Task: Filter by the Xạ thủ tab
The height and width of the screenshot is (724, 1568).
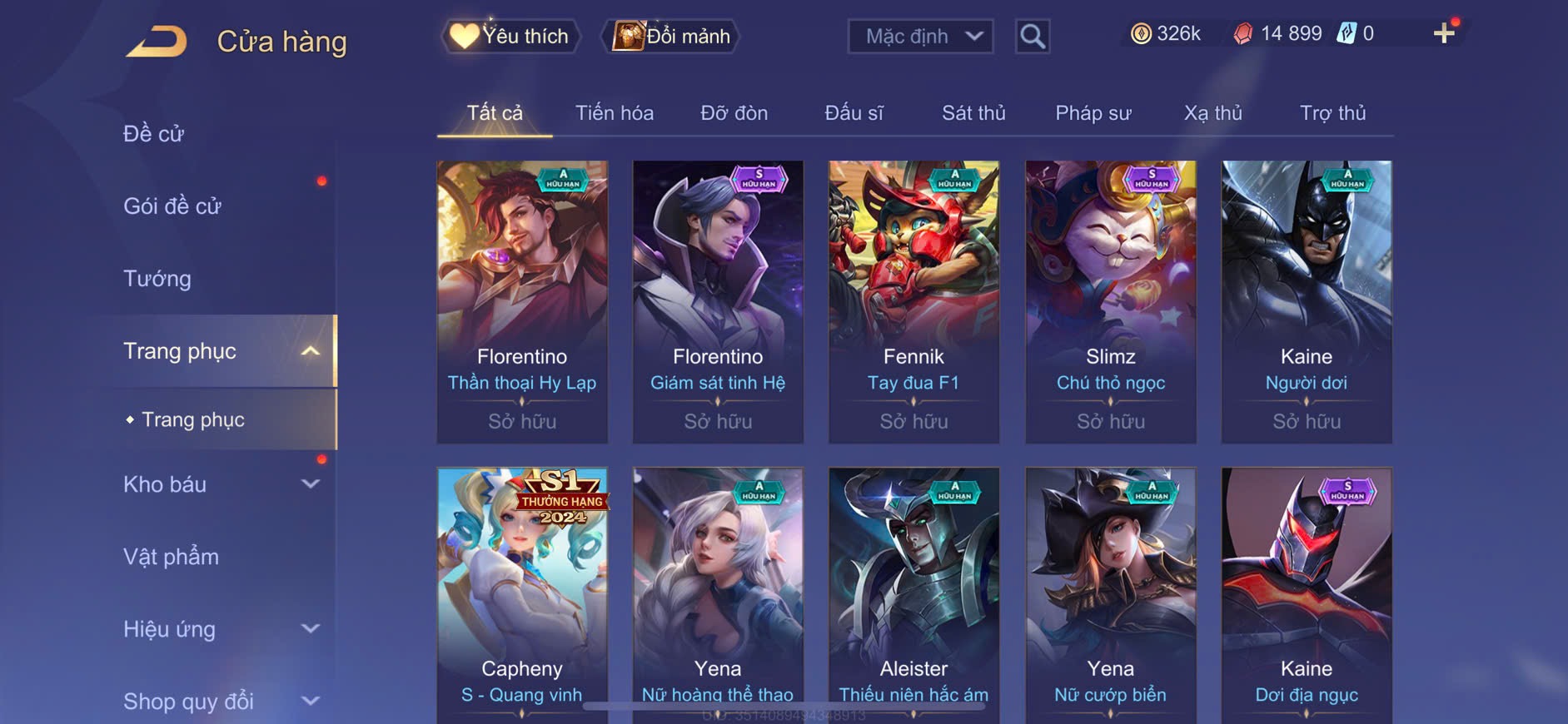Action: pos(1212,113)
